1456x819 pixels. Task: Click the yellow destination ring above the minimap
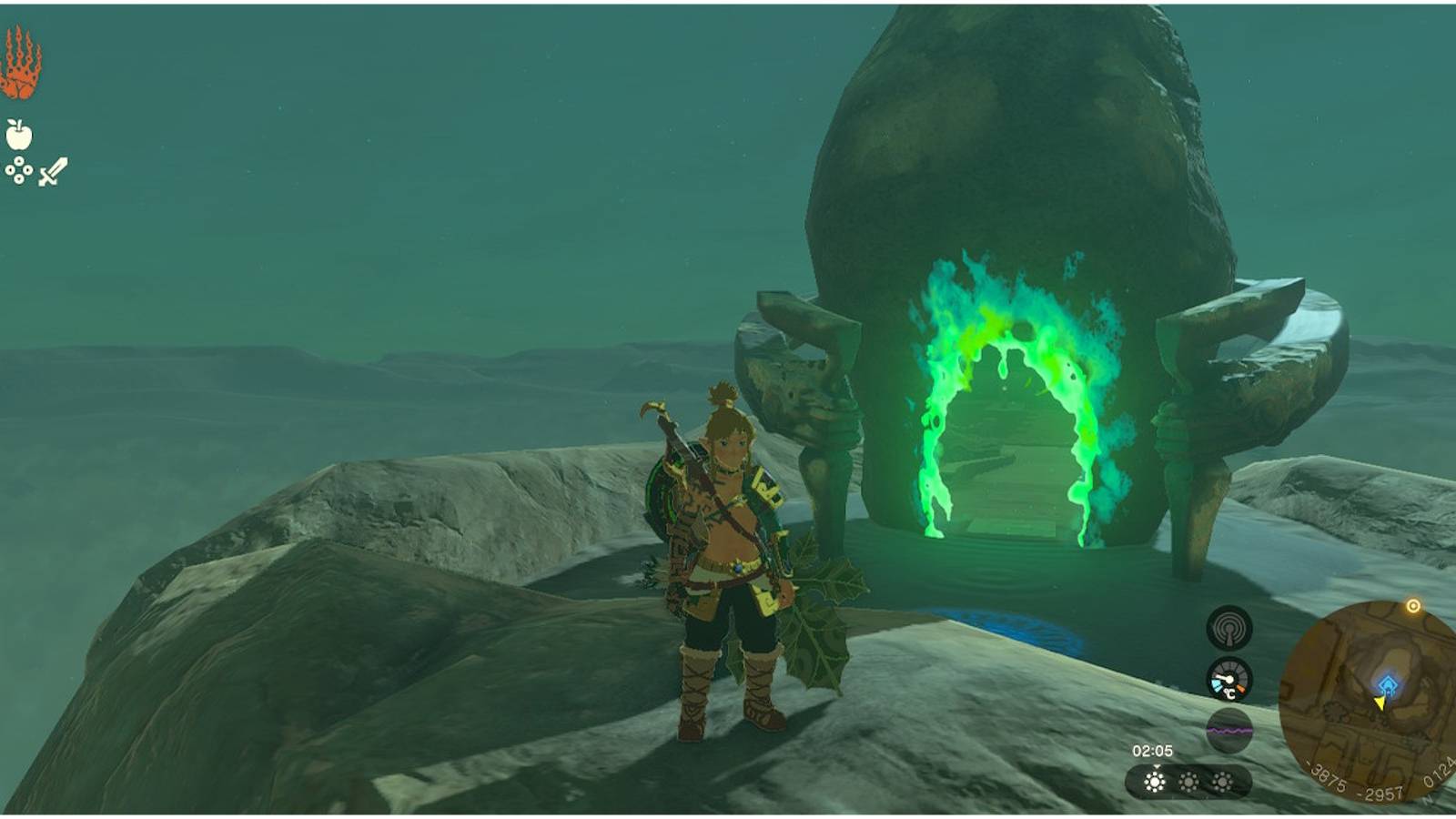point(1413,606)
